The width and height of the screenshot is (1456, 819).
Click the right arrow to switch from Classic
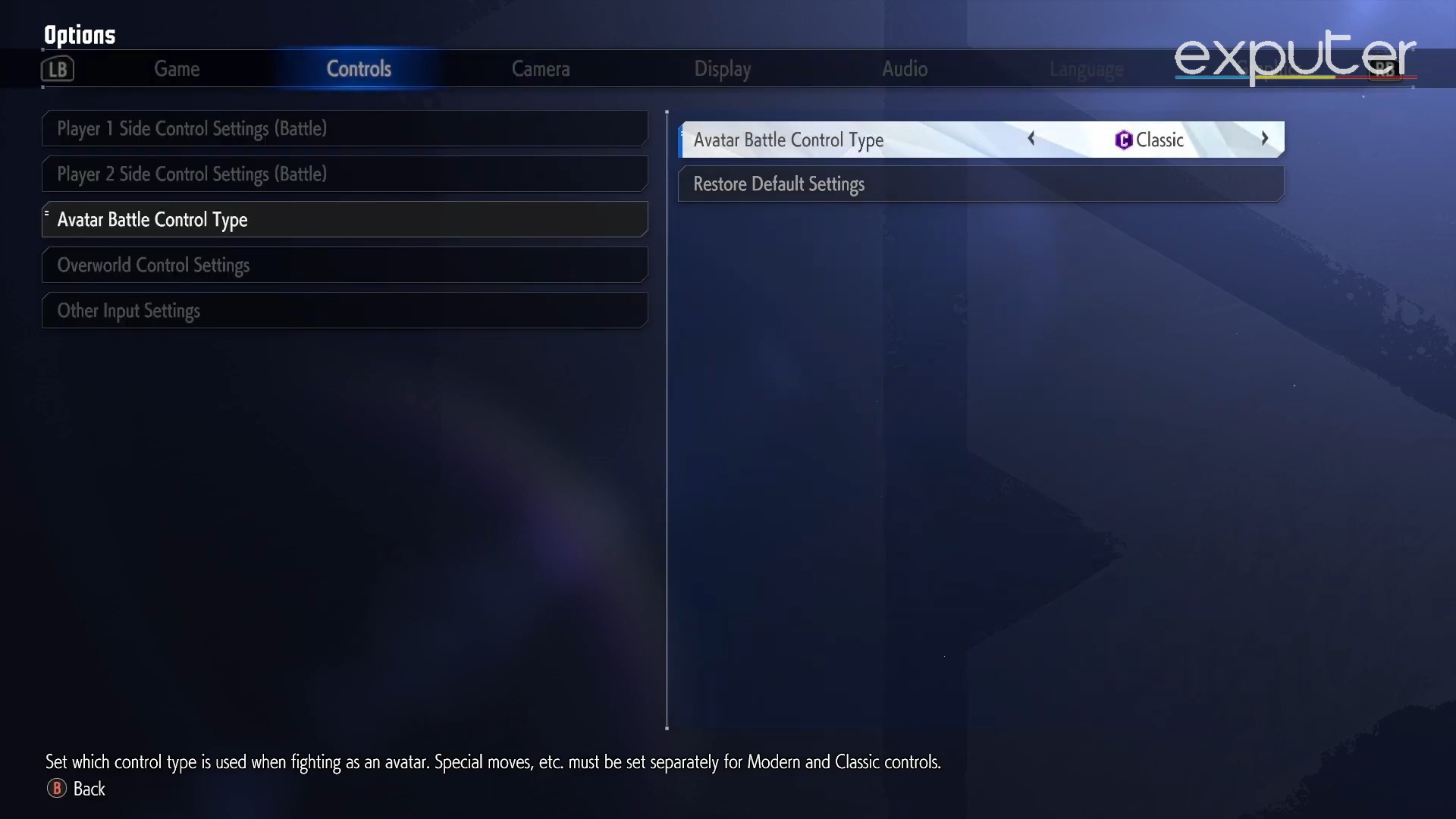tap(1264, 139)
